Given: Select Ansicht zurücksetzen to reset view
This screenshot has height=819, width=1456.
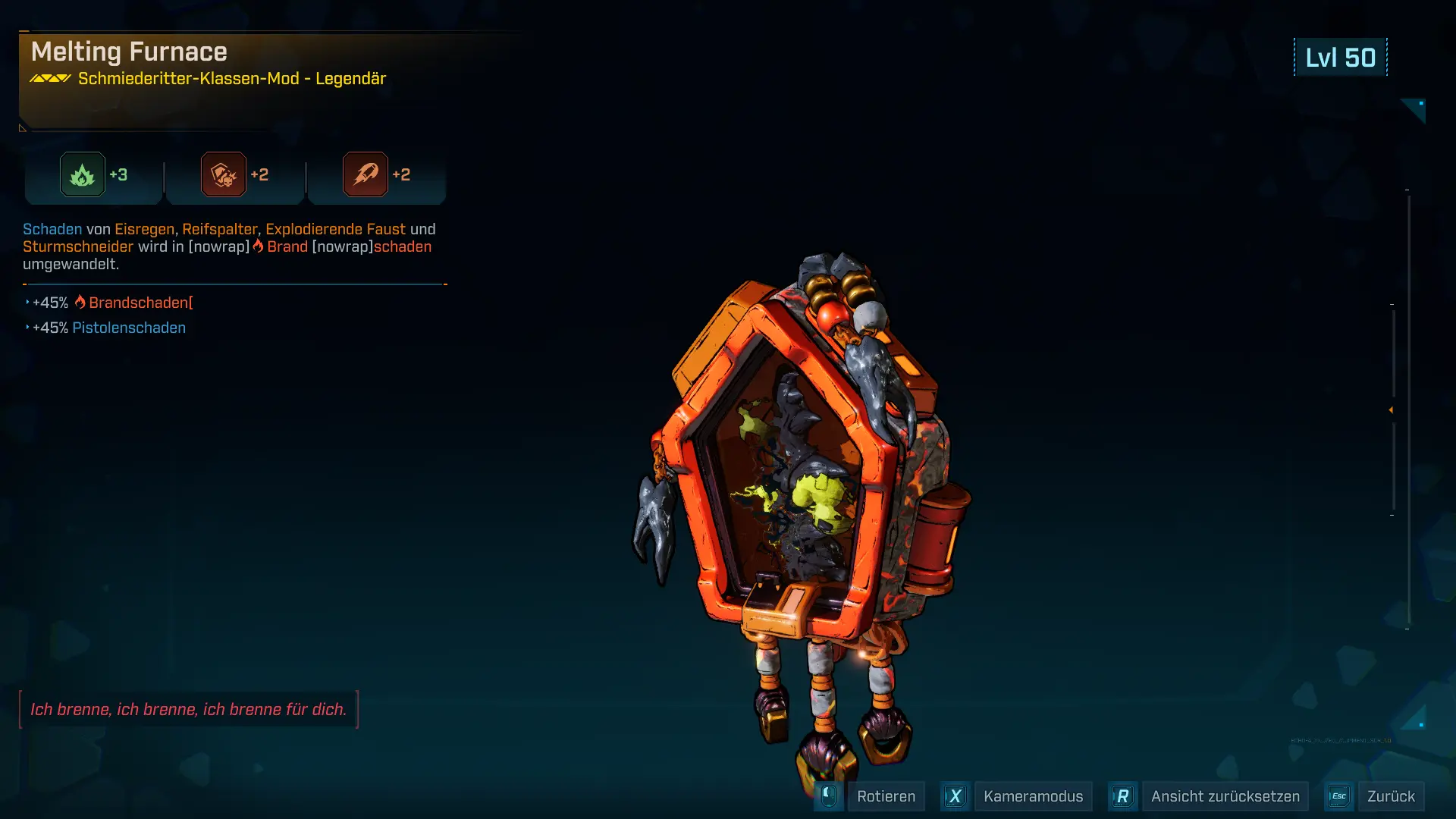Looking at the screenshot, I should (1225, 796).
